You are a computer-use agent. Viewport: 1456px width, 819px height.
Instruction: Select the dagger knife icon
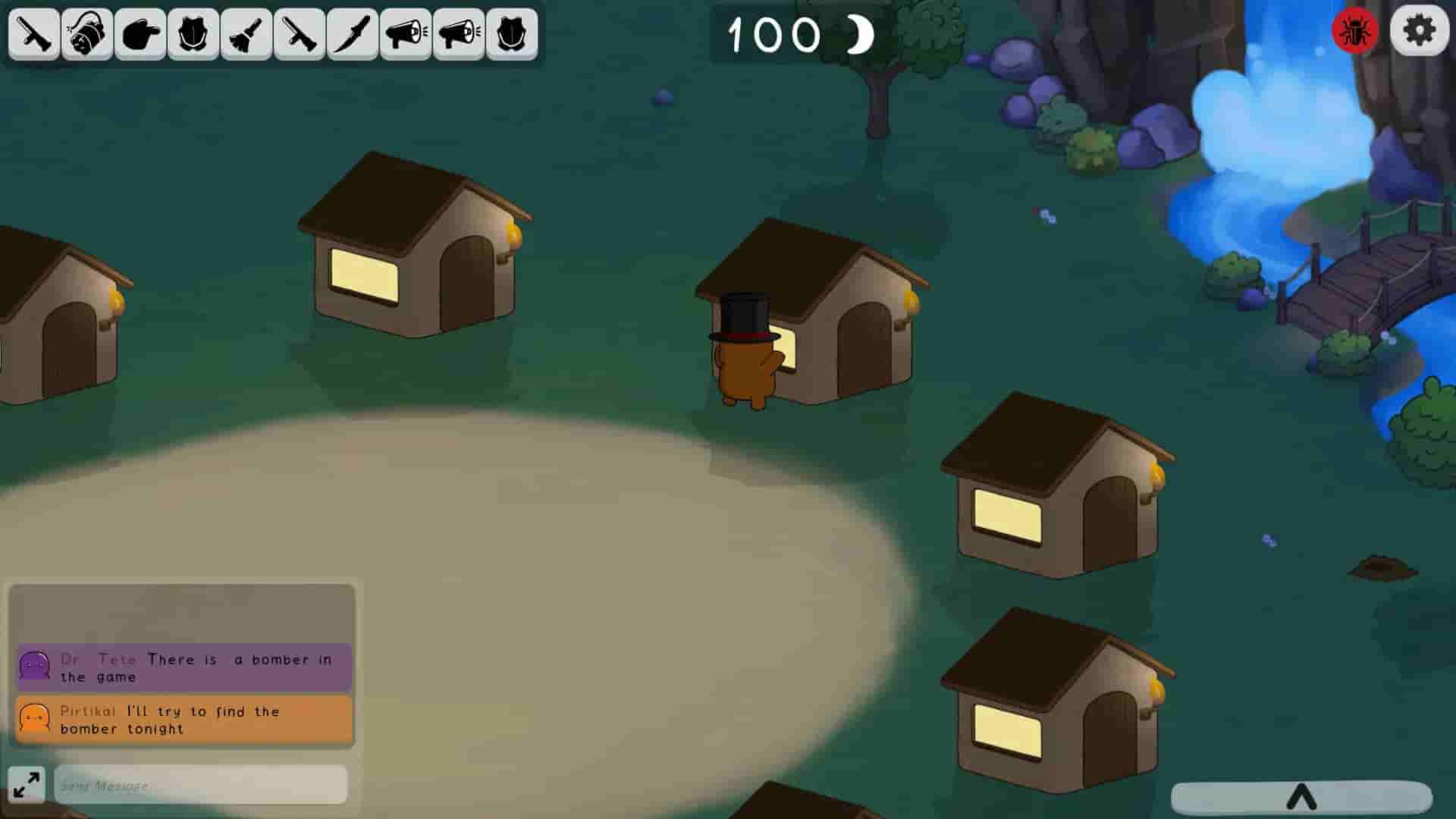click(x=353, y=33)
